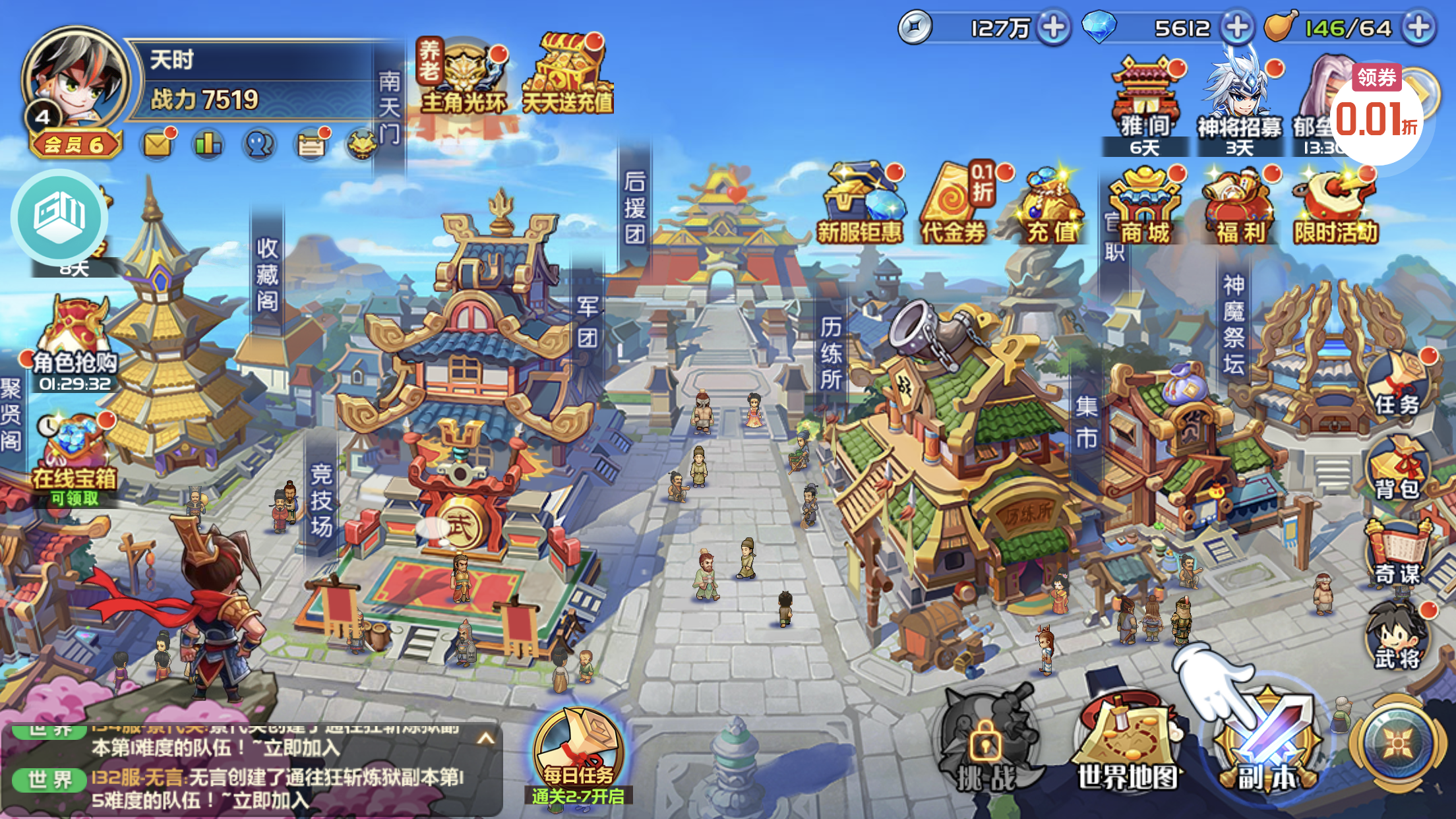Claim the 在线宝箱 online chest
Screen dimensions: 1456x819
75,458
